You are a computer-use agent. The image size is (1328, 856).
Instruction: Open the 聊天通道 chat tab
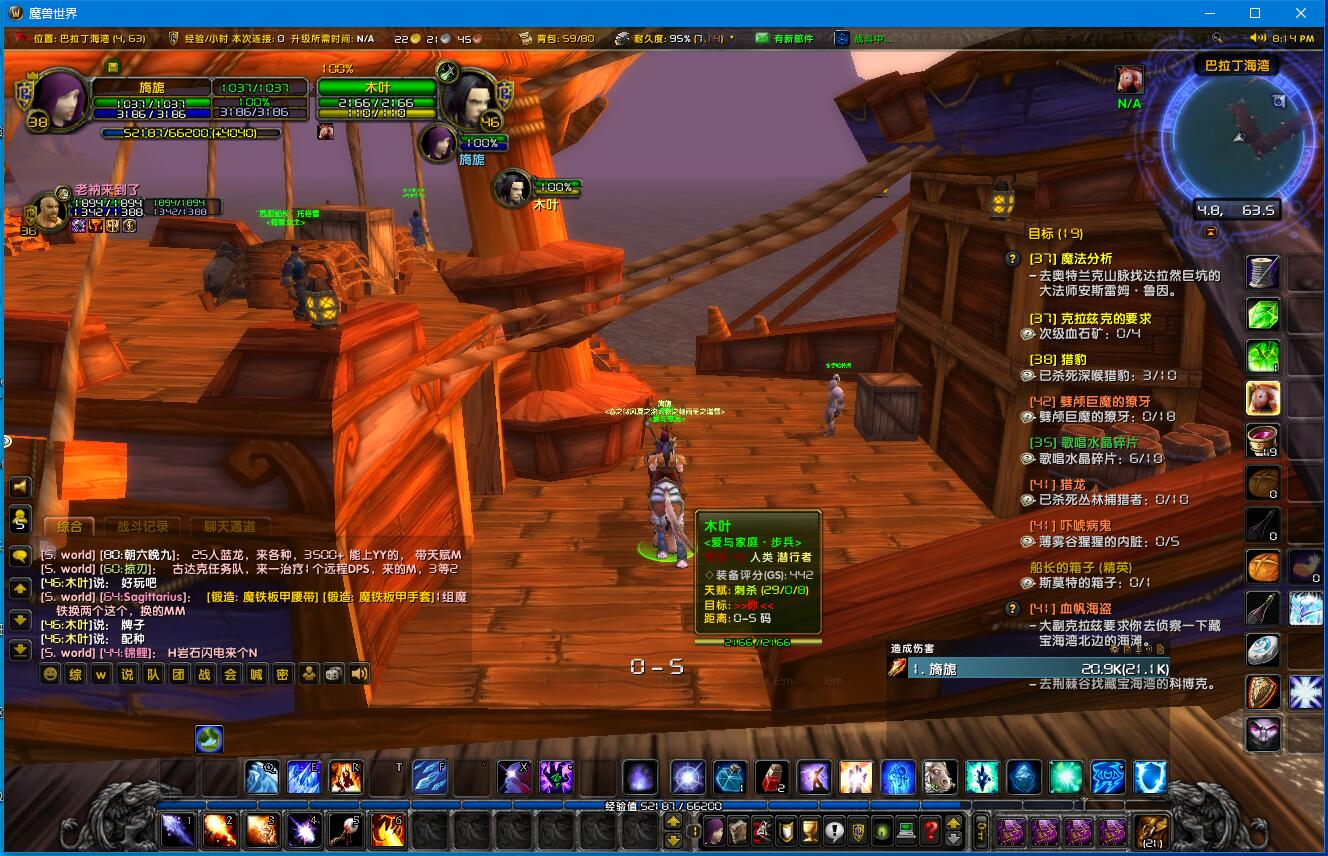pos(229,526)
